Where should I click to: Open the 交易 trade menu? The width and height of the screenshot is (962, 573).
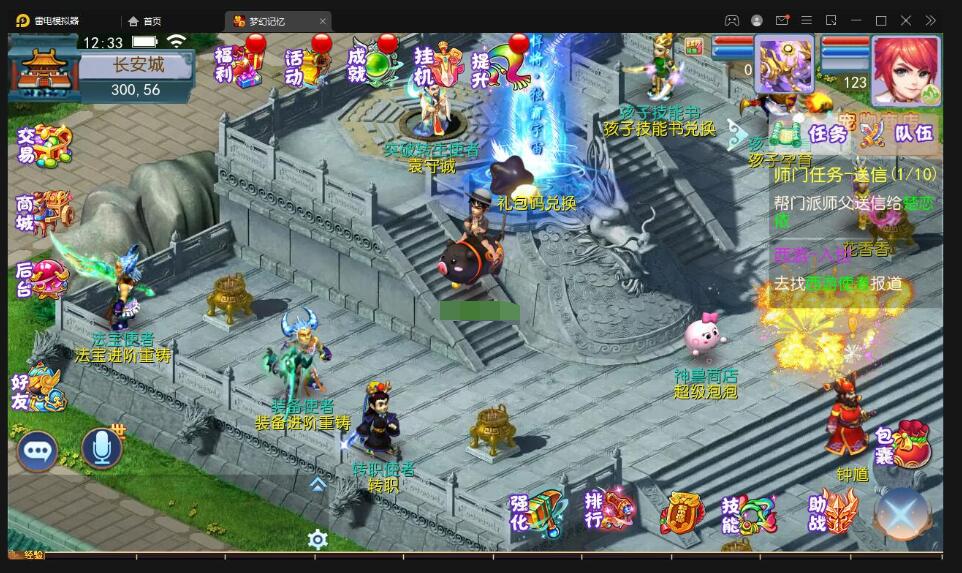tap(43, 146)
